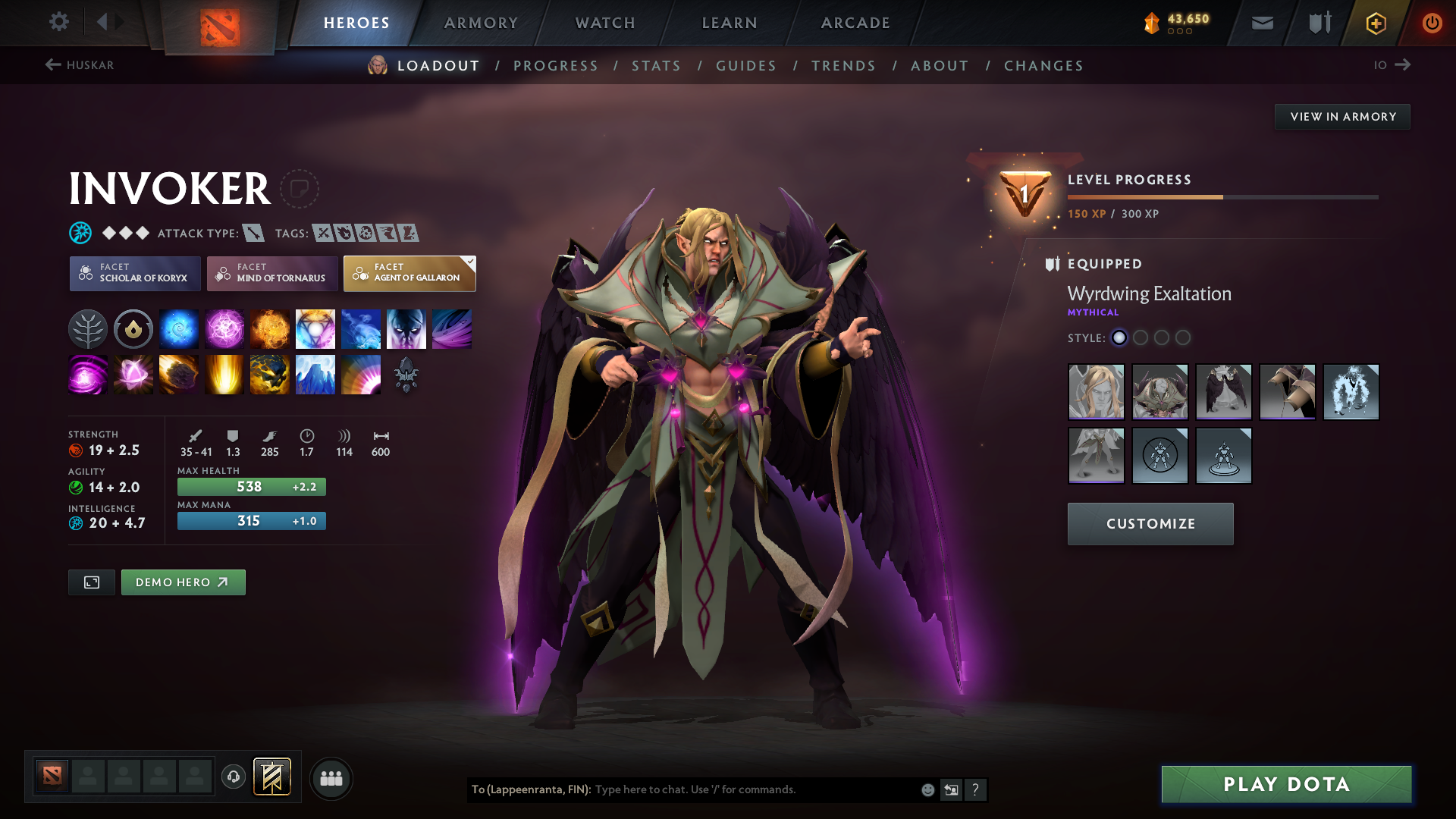Viewport: 1456px width, 819px height.
Task: Click the Sun Strike ability icon
Action: [224, 374]
